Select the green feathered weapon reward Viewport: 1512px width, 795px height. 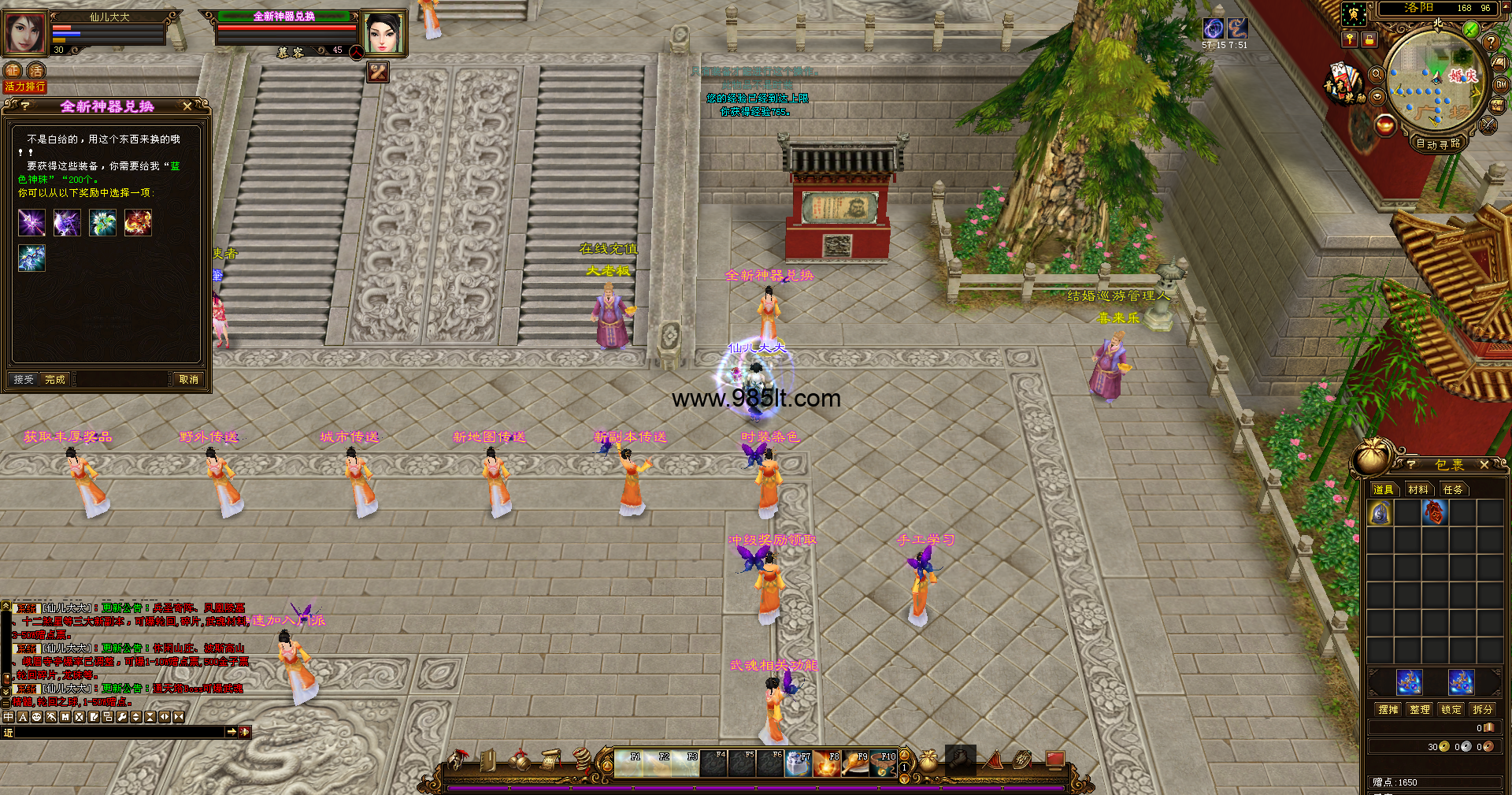(102, 223)
